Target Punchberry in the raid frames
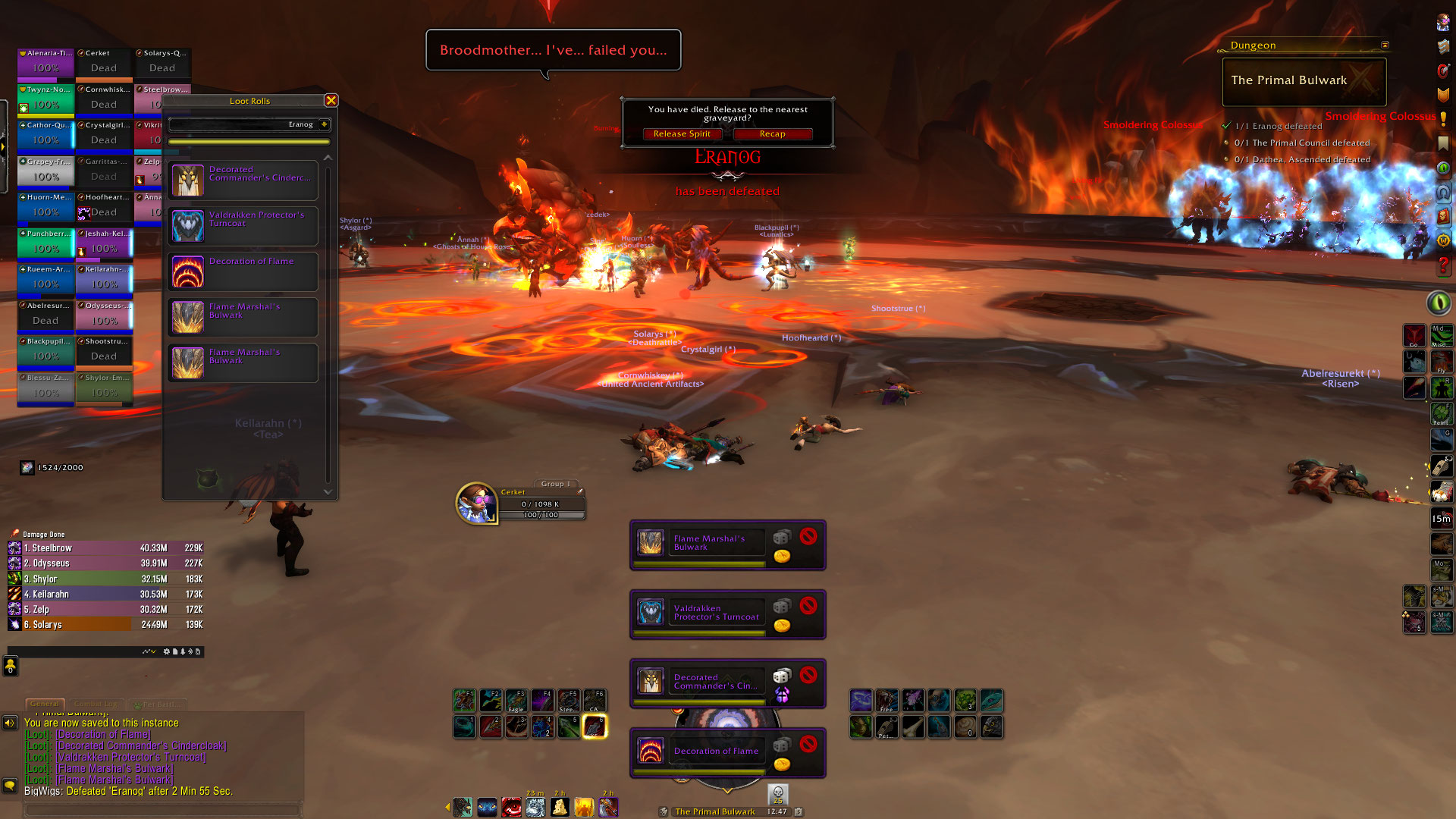The image size is (1456, 819). (45, 244)
